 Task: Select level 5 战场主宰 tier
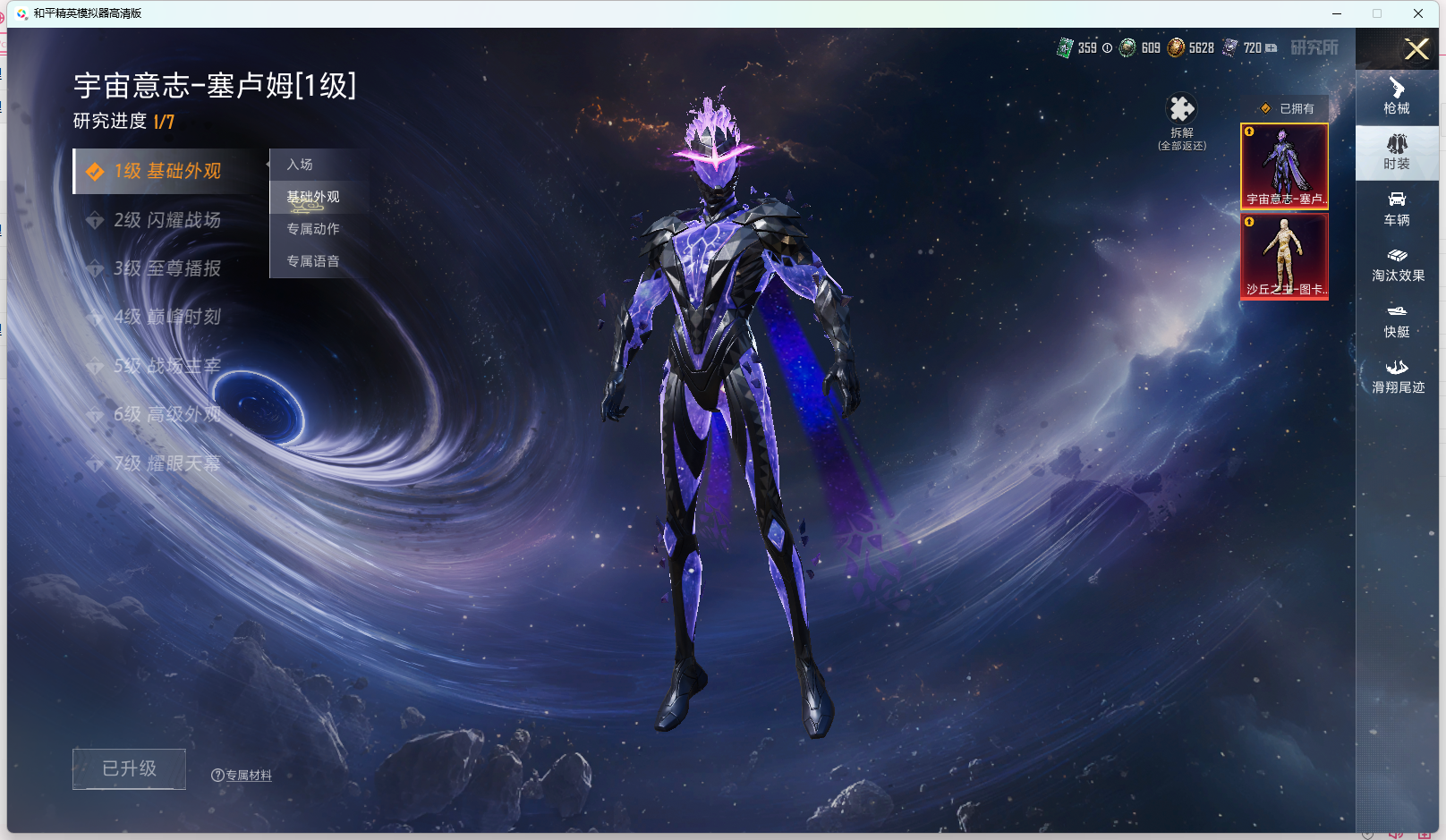click(x=167, y=366)
